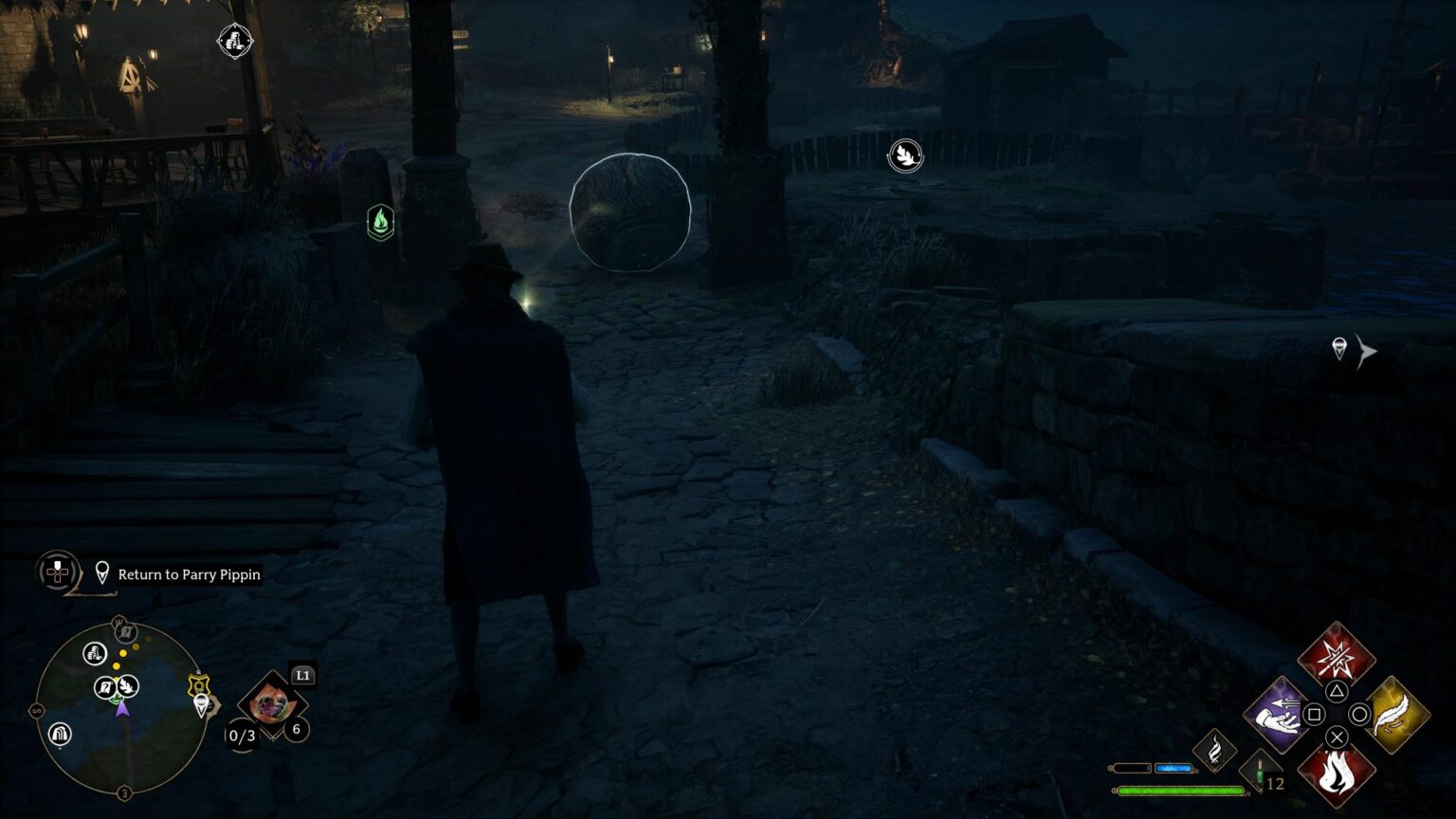1456x819 pixels.
Task: Cast the red Expelliarmus starburst spell
Action: [1337, 656]
